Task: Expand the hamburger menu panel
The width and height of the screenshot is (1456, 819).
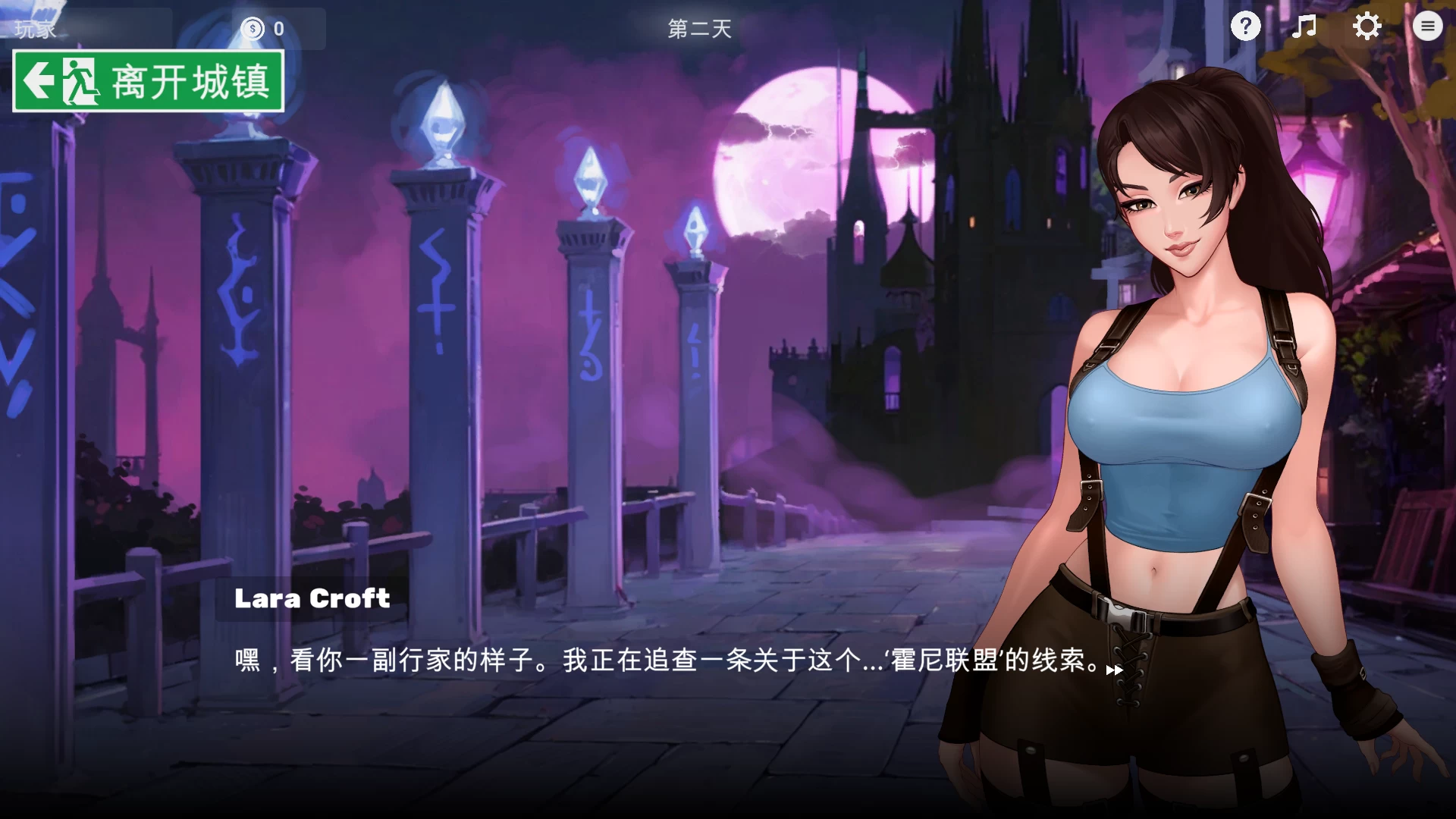Action: 1428,26
